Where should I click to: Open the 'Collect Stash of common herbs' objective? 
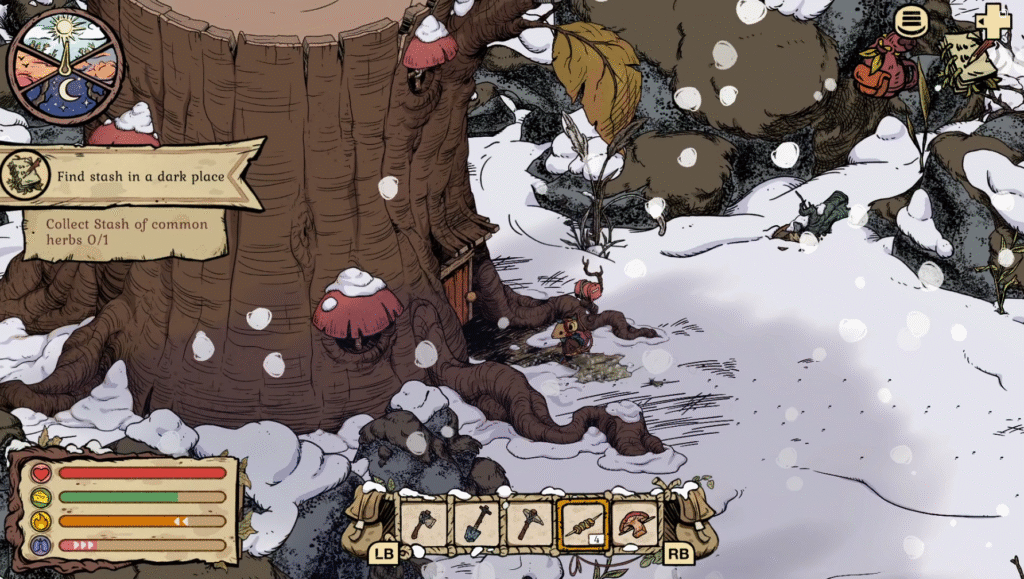pyautogui.click(x=125, y=231)
